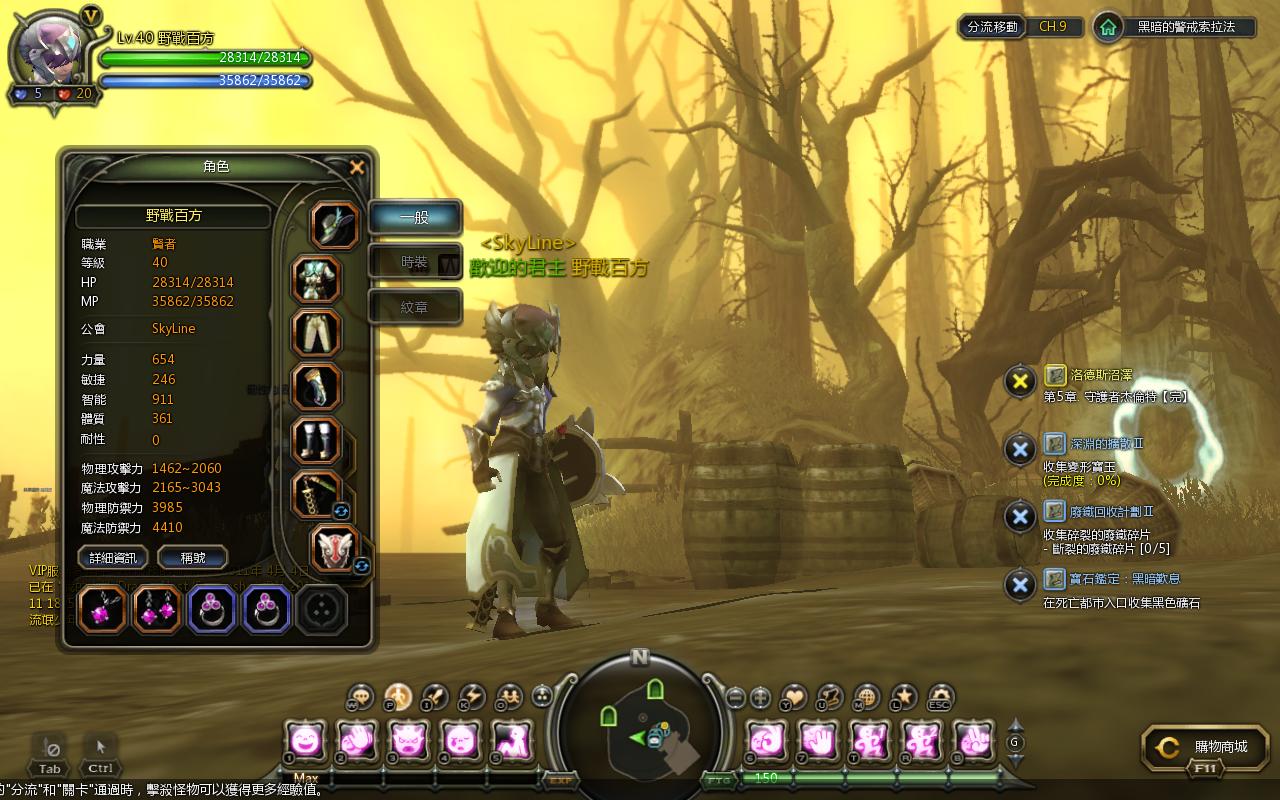1280x800 pixels.
Task: Select the equipped shield slot
Action: click(335, 549)
